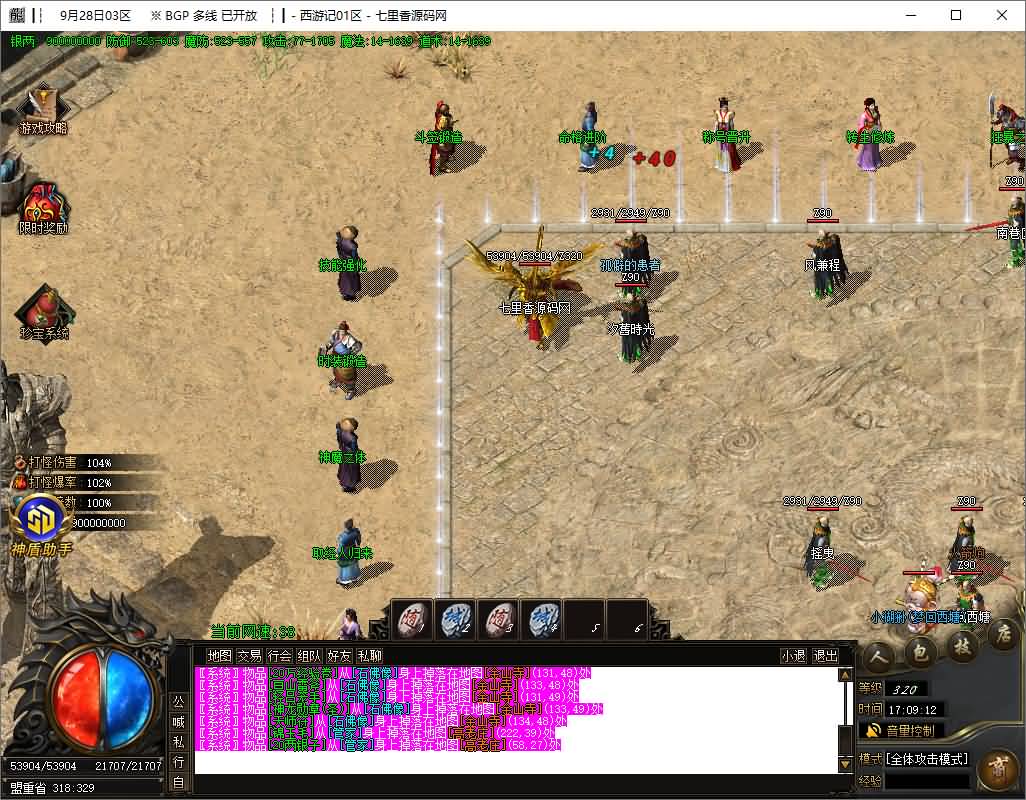Show the 好友 friends tab
Screen dimensions: 1026x800
tap(339, 656)
